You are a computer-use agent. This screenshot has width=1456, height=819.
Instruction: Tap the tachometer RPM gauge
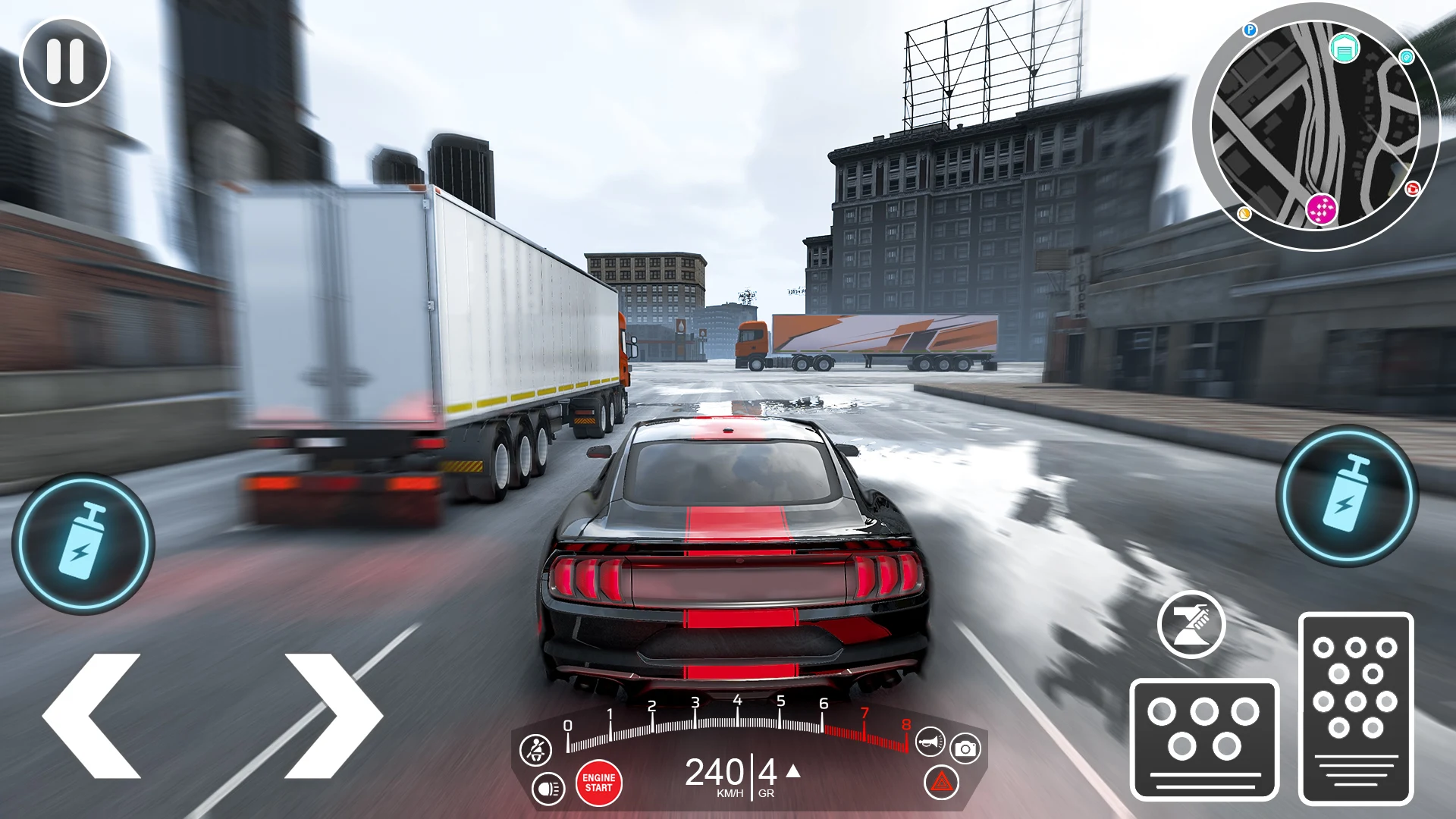click(736, 720)
